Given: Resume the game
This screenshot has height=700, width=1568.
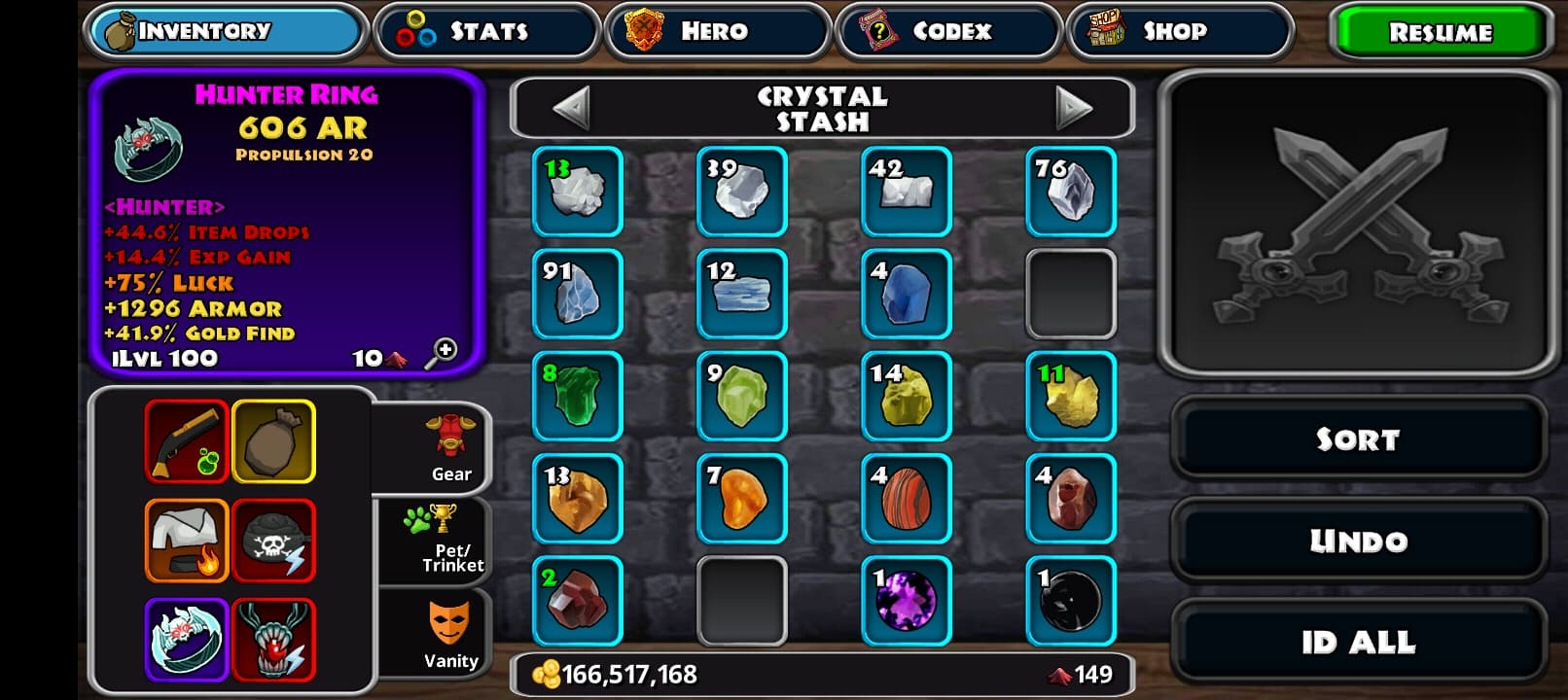Looking at the screenshot, I should [1439, 32].
